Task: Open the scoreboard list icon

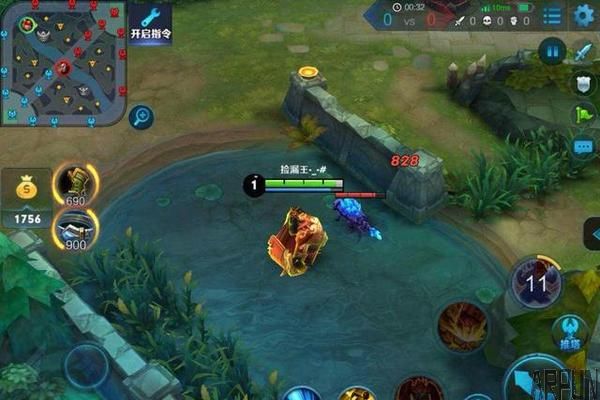Action: 551,16
